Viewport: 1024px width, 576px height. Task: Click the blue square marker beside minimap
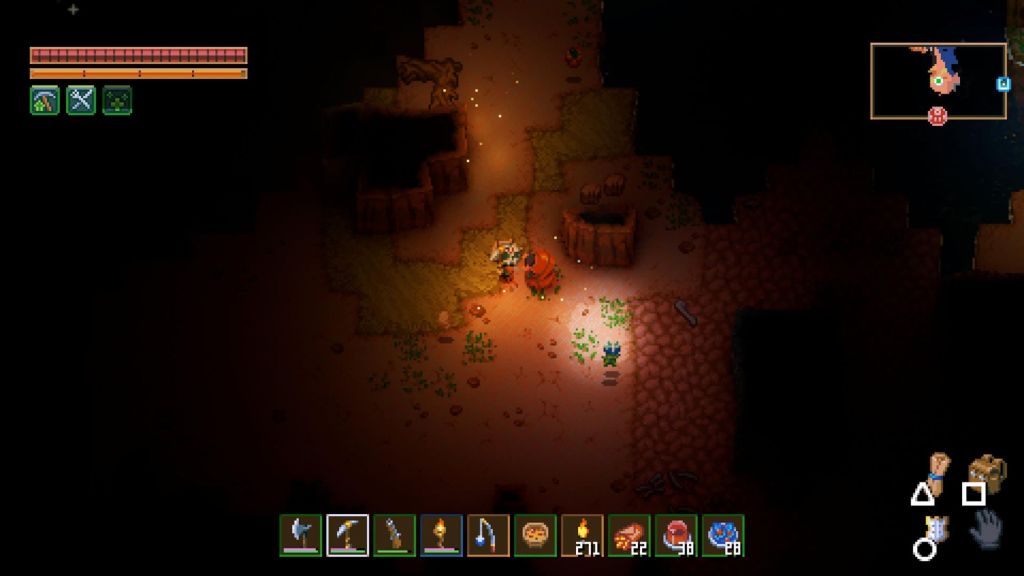point(1003,84)
